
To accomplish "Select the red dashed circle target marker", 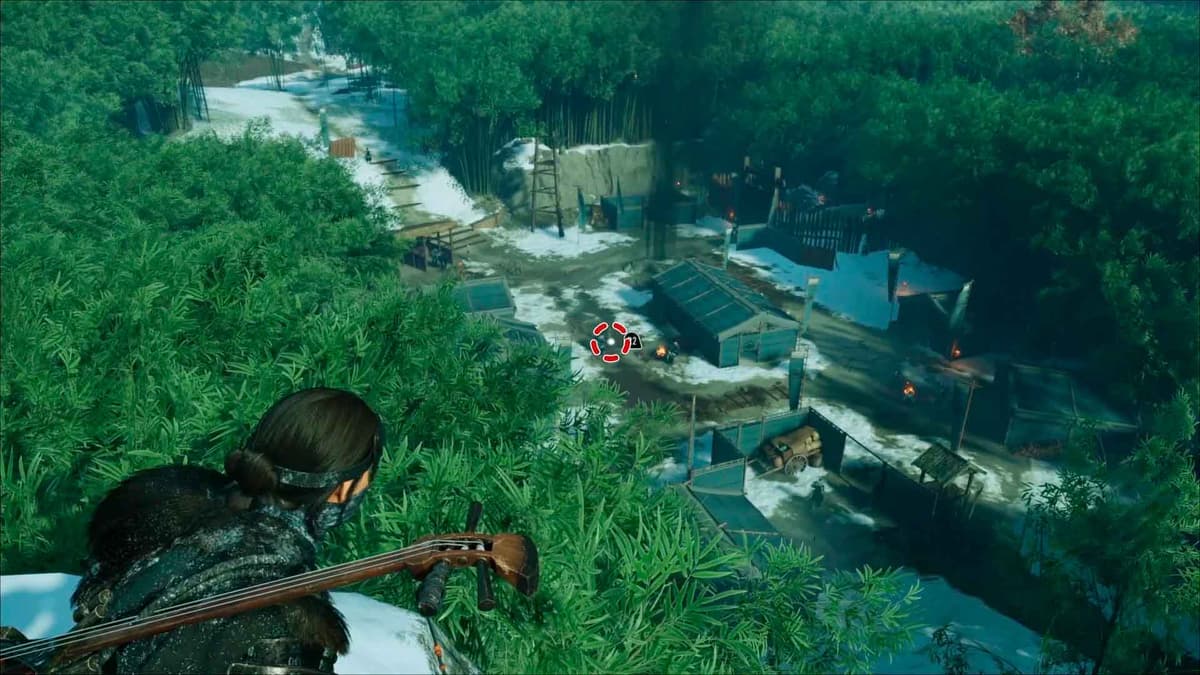I will point(609,341).
